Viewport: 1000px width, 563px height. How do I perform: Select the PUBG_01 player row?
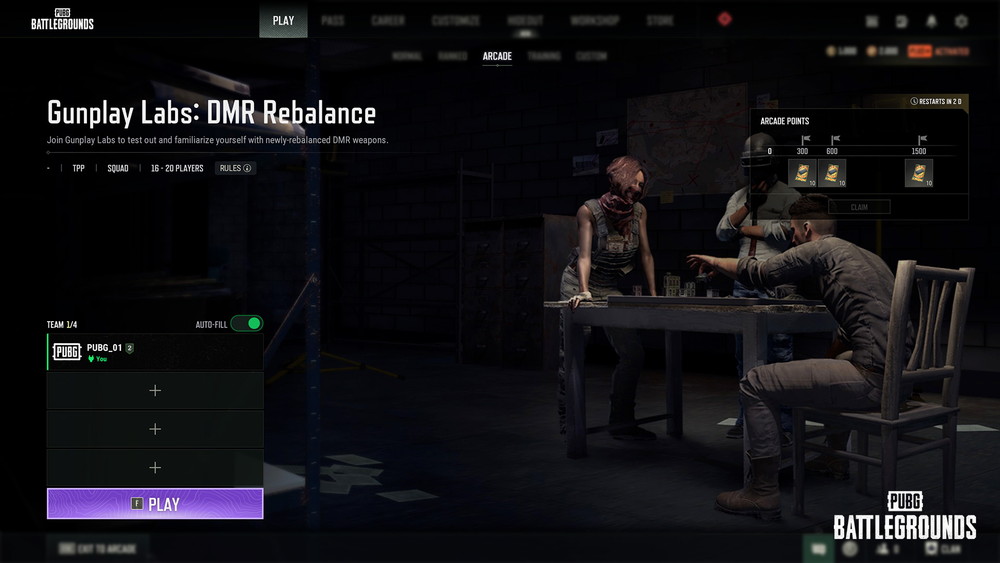pyautogui.click(x=155, y=352)
